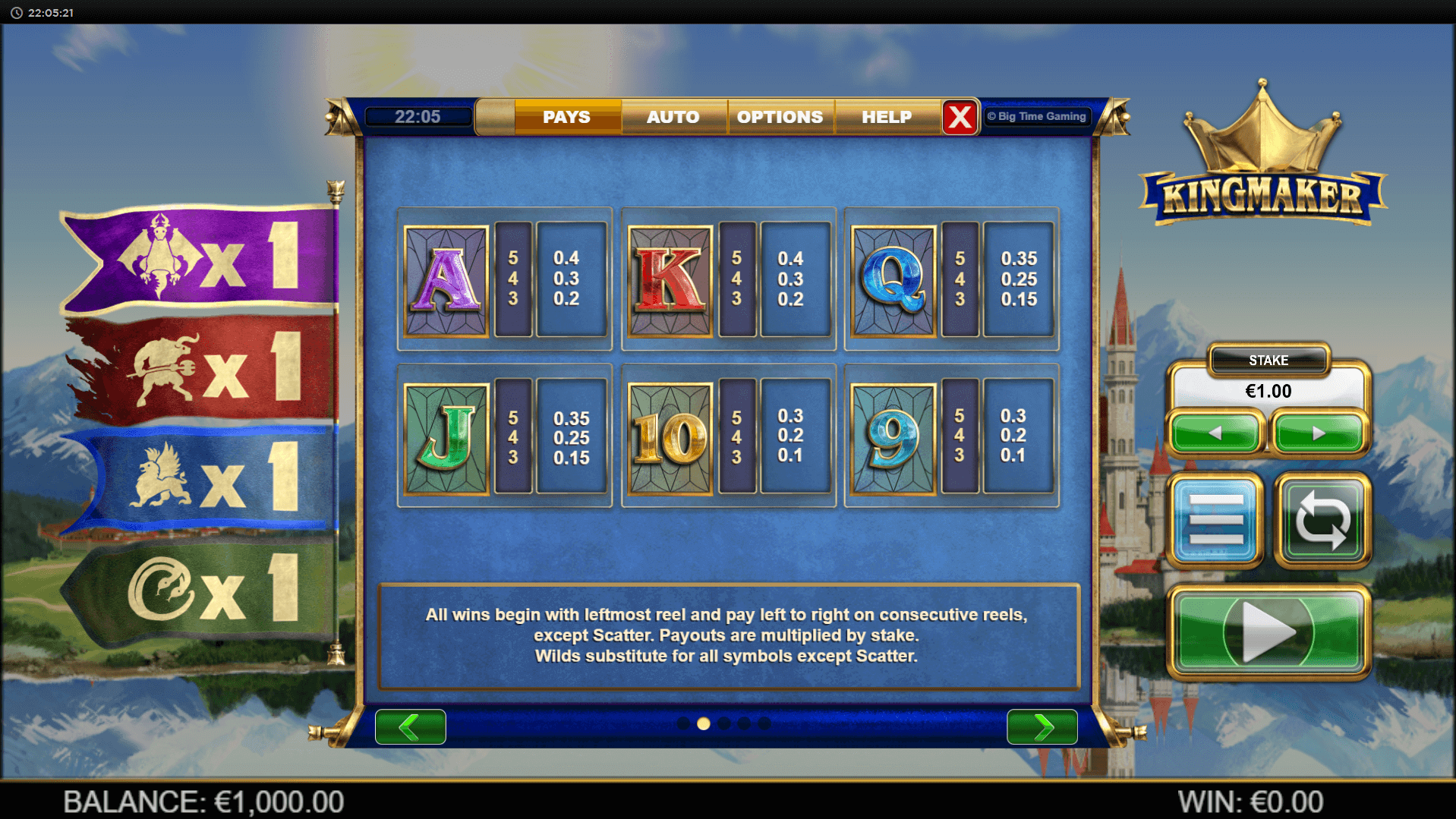Open the AUTO tab
The width and height of the screenshot is (1456, 819).
pos(673,117)
